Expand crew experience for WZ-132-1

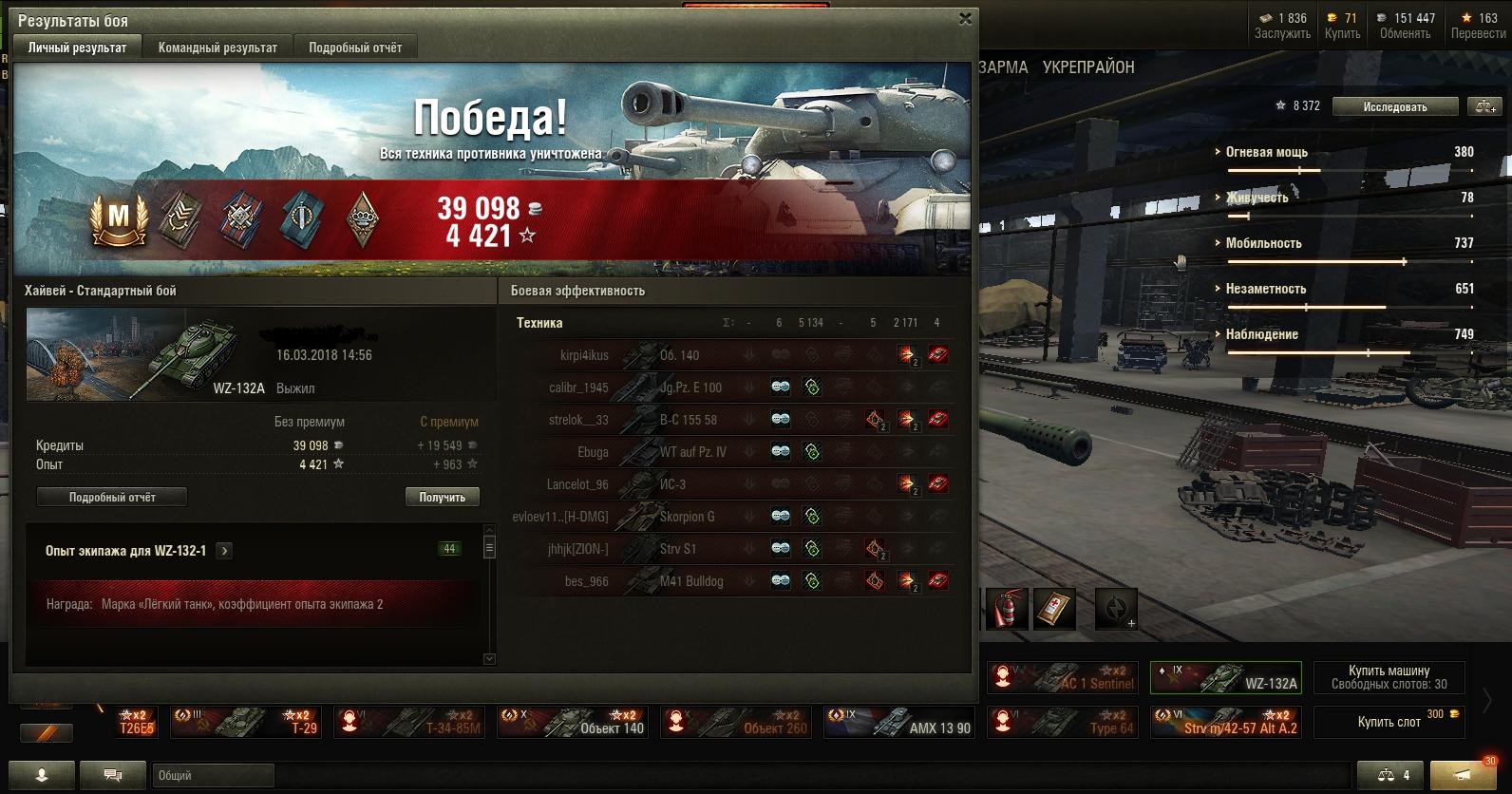point(224,550)
